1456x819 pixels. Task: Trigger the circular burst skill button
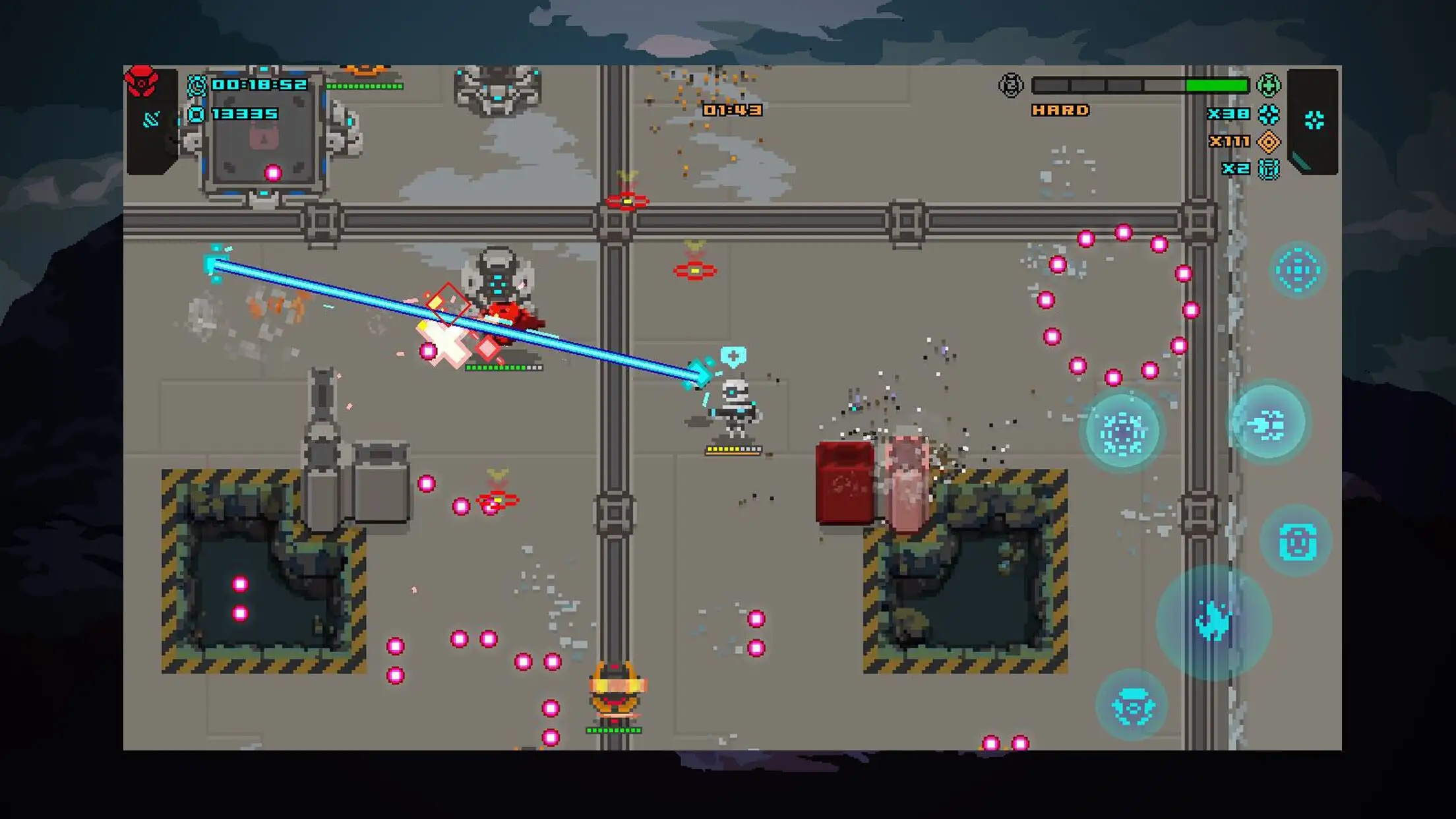pos(1122,432)
